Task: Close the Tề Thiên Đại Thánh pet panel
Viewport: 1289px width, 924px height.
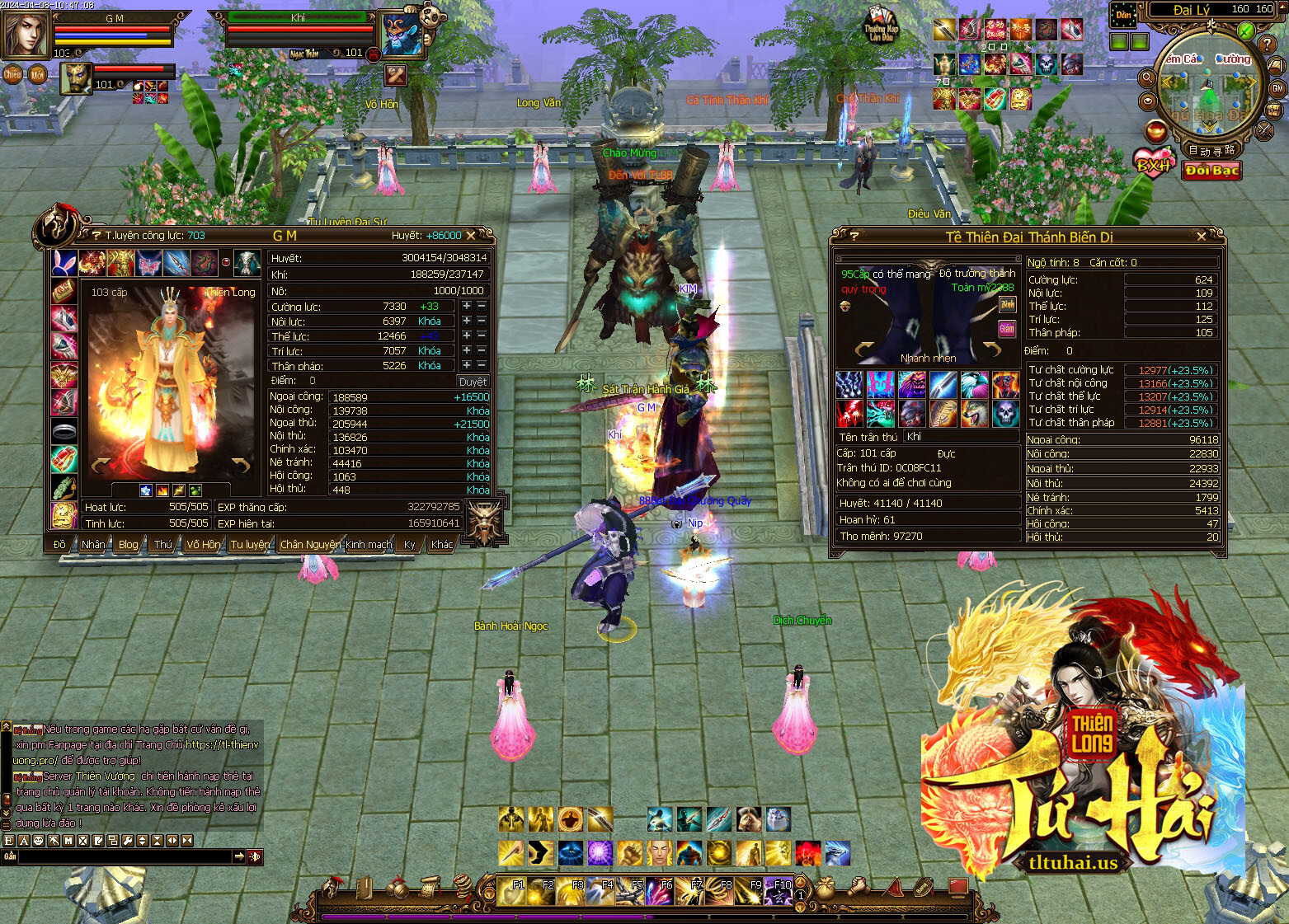Action: 1202,237
